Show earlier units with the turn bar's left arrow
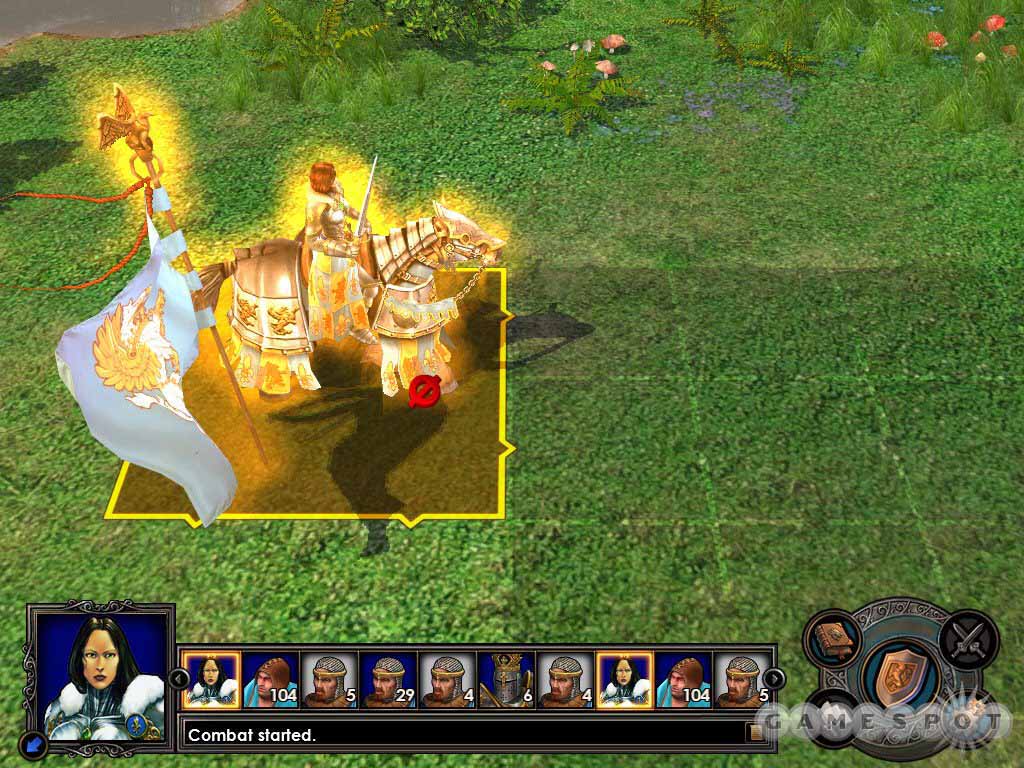 (x=178, y=680)
